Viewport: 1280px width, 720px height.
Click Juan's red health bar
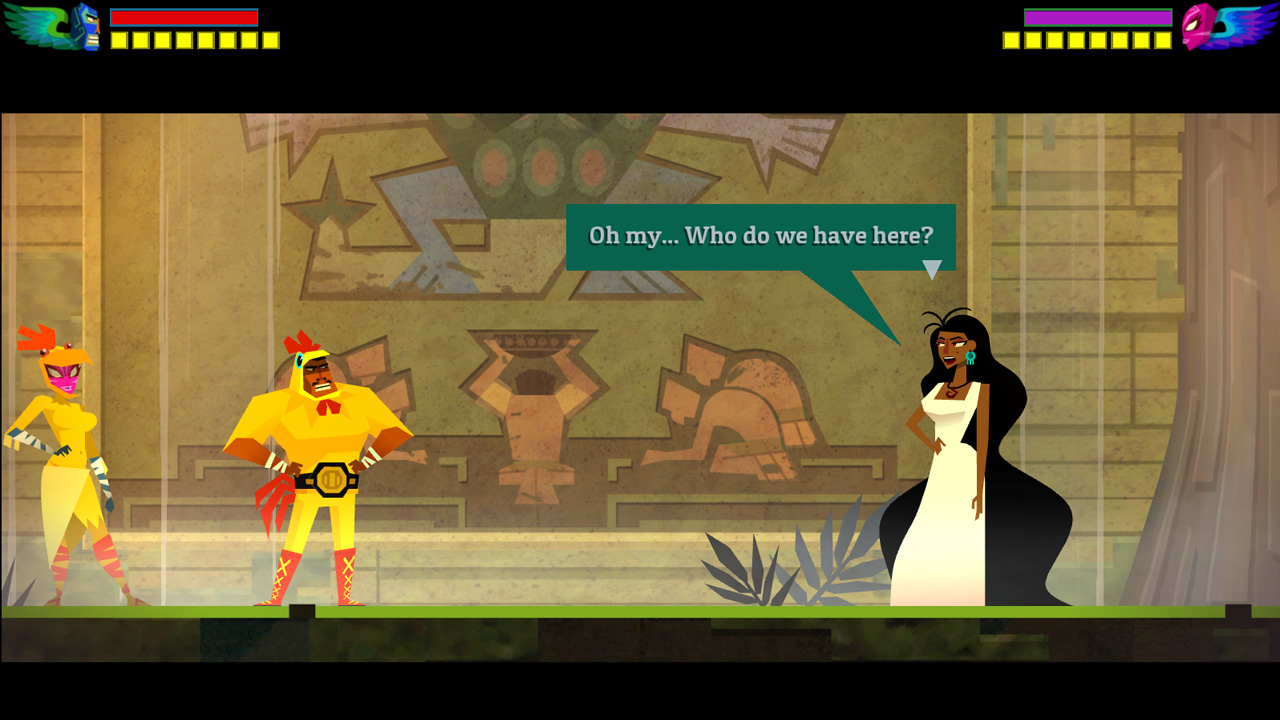185,17
